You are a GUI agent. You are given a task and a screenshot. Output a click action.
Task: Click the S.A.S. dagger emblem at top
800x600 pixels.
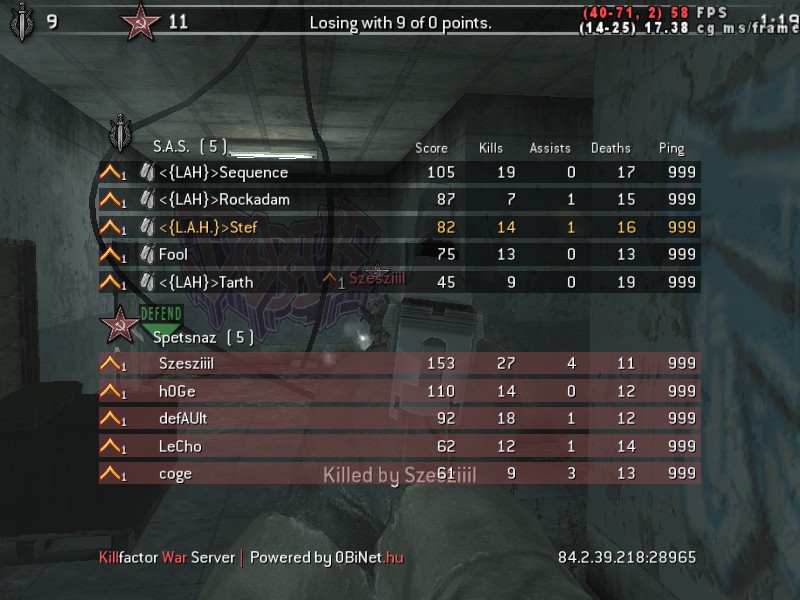[21, 20]
